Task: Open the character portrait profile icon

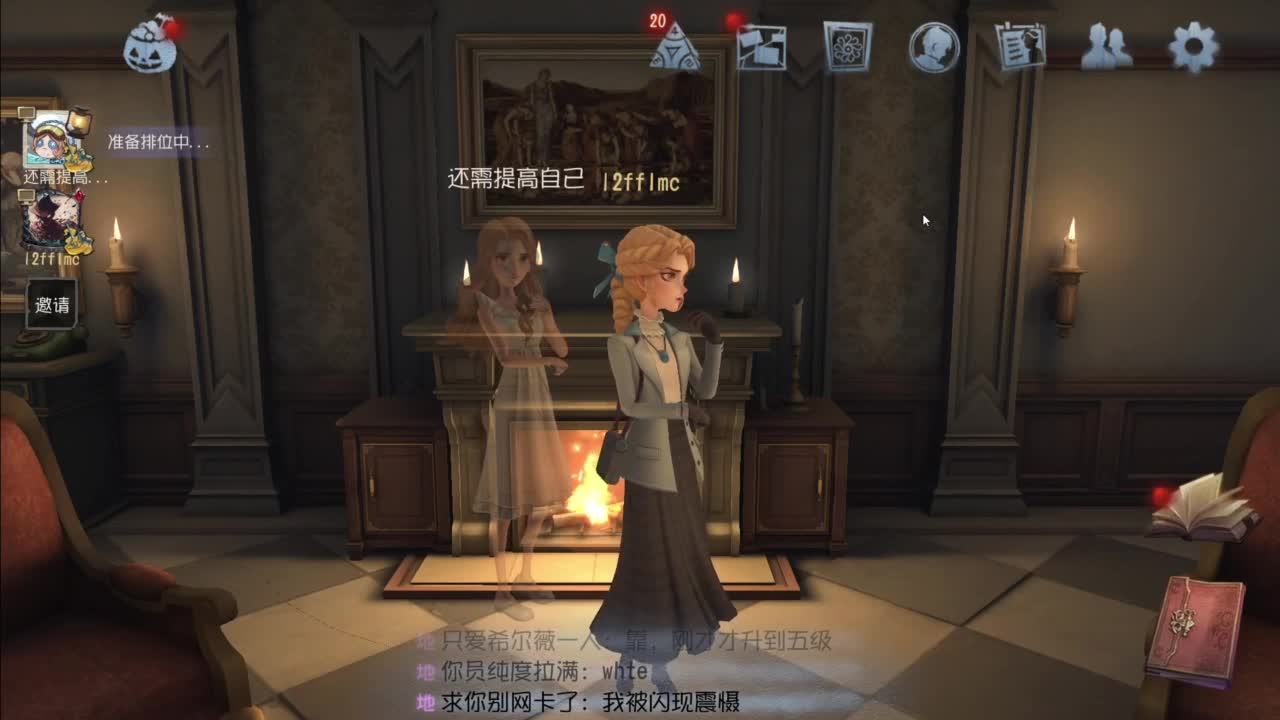Action: pos(935,48)
